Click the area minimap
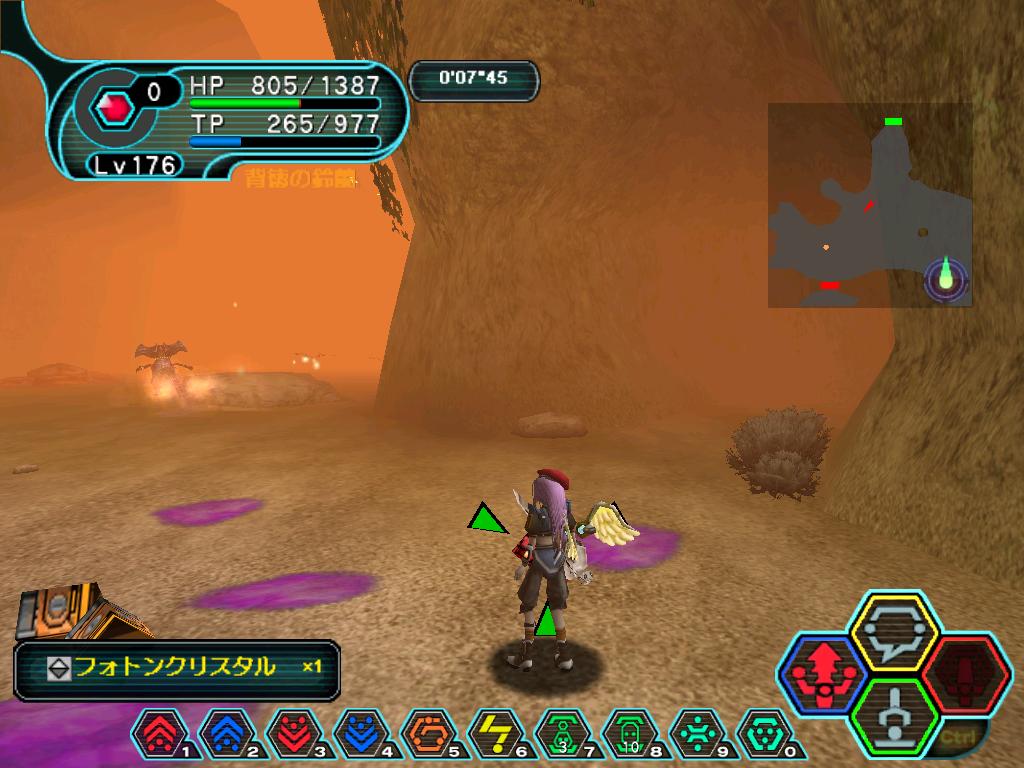The width and height of the screenshot is (1024, 768). 869,205
